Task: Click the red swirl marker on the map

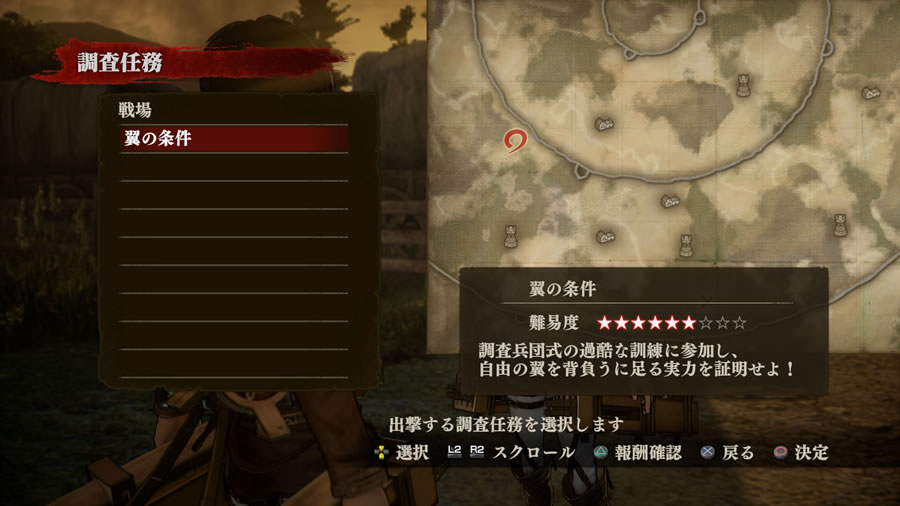Action: pos(517,142)
